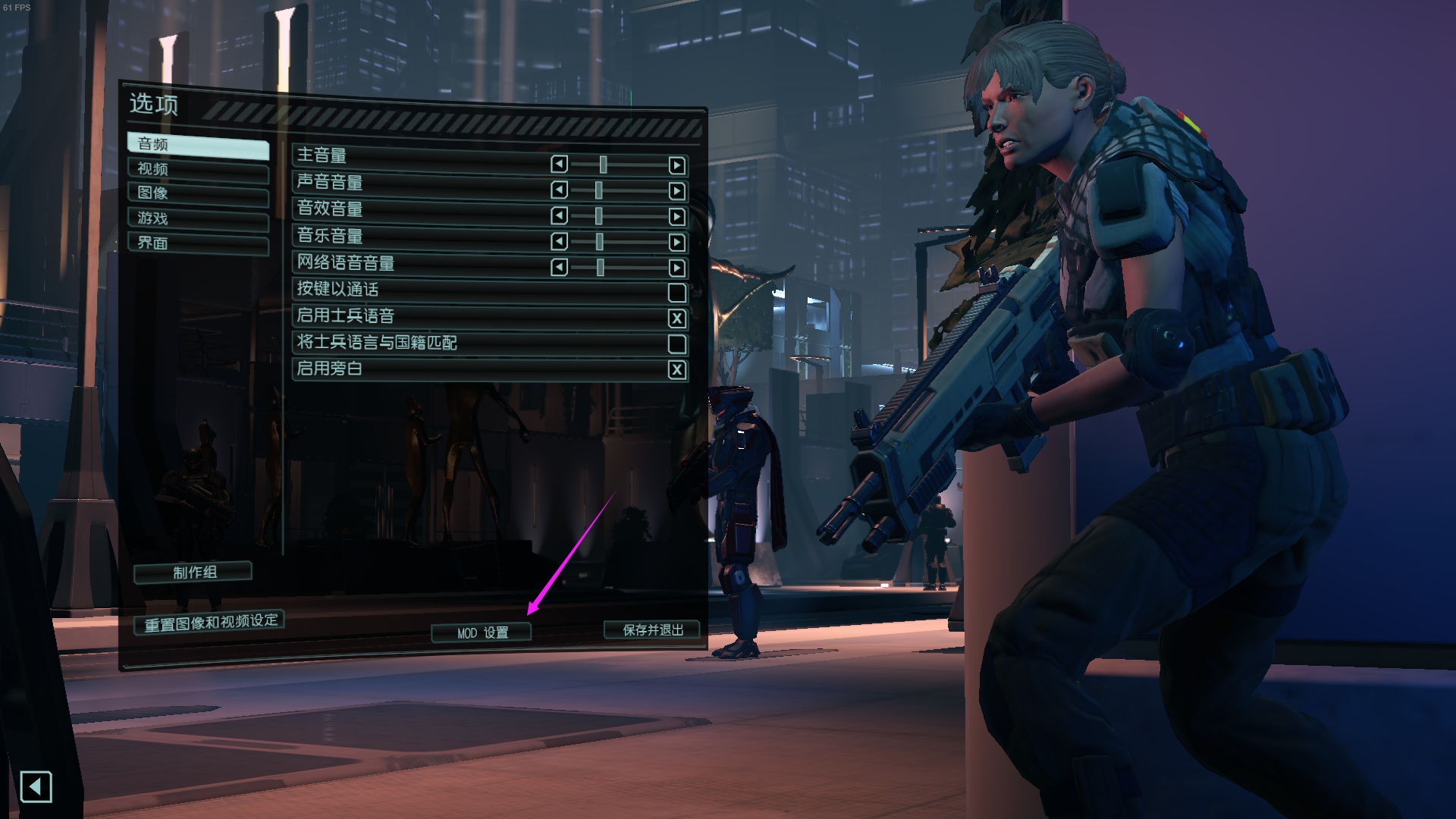The image size is (1456, 819).
Task: Open the MOD 设置 panel
Action: coord(481,631)
